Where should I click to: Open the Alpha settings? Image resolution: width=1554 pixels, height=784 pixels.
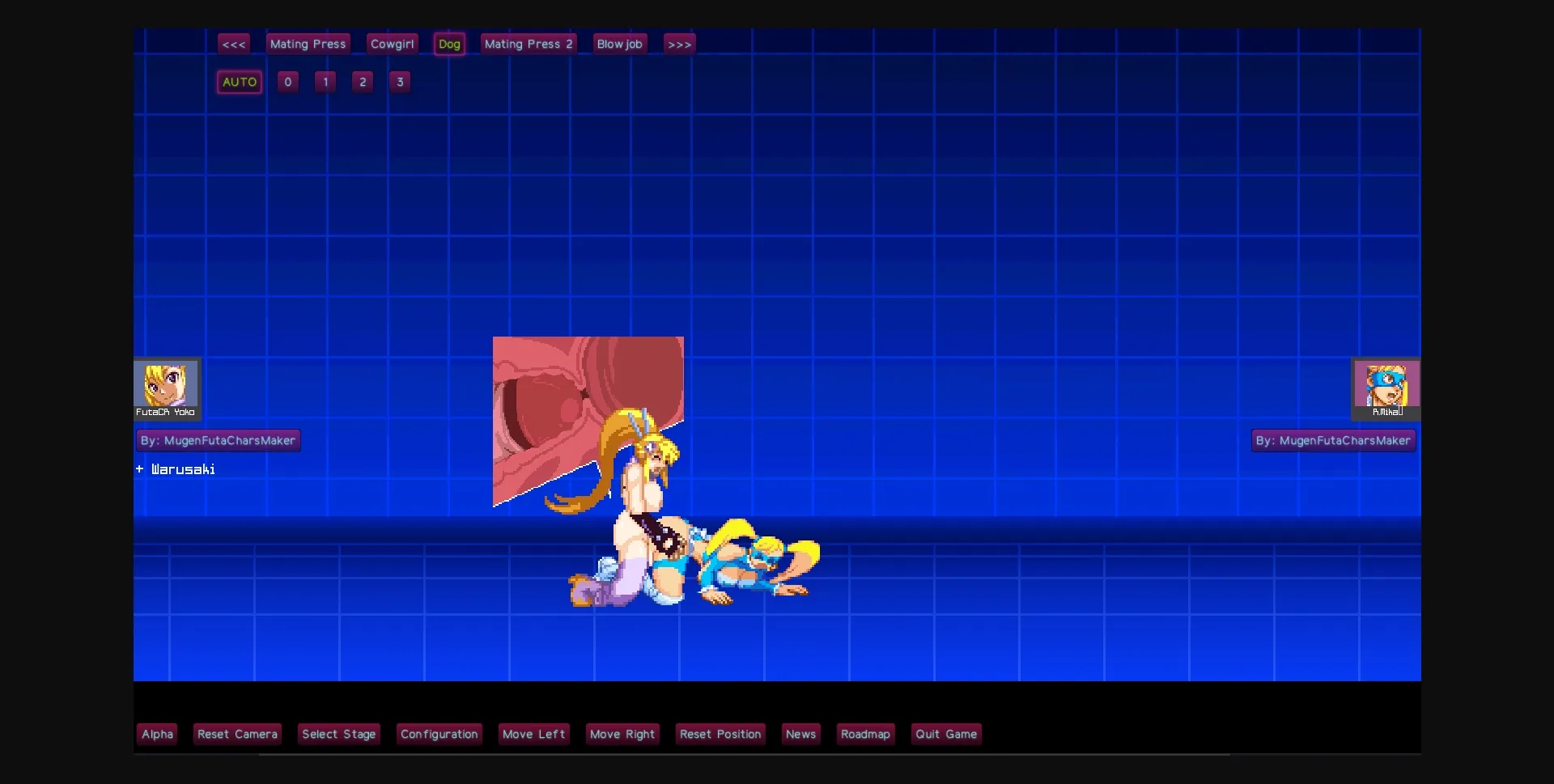(x=157, y=734)
